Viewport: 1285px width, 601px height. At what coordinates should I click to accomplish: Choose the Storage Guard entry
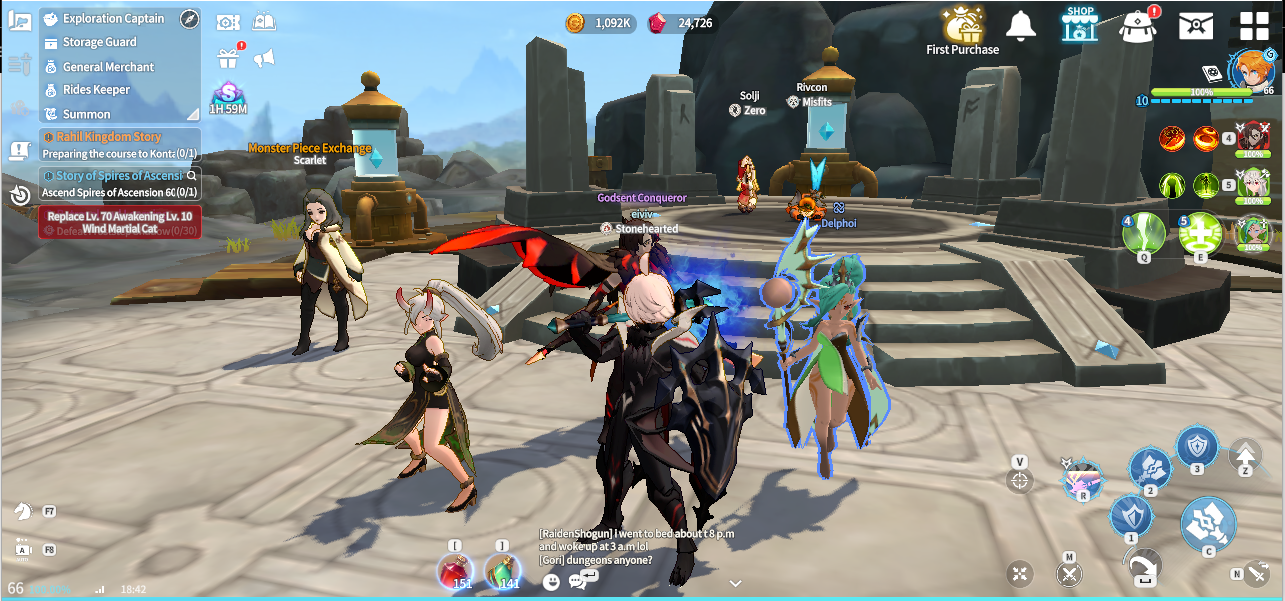[x=99, y=42]
